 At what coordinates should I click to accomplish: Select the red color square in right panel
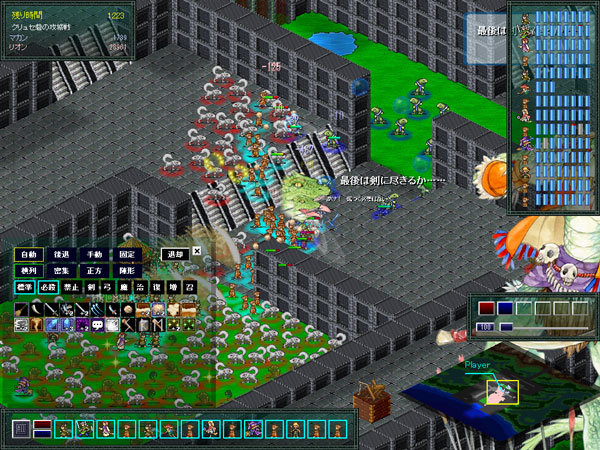487,308
